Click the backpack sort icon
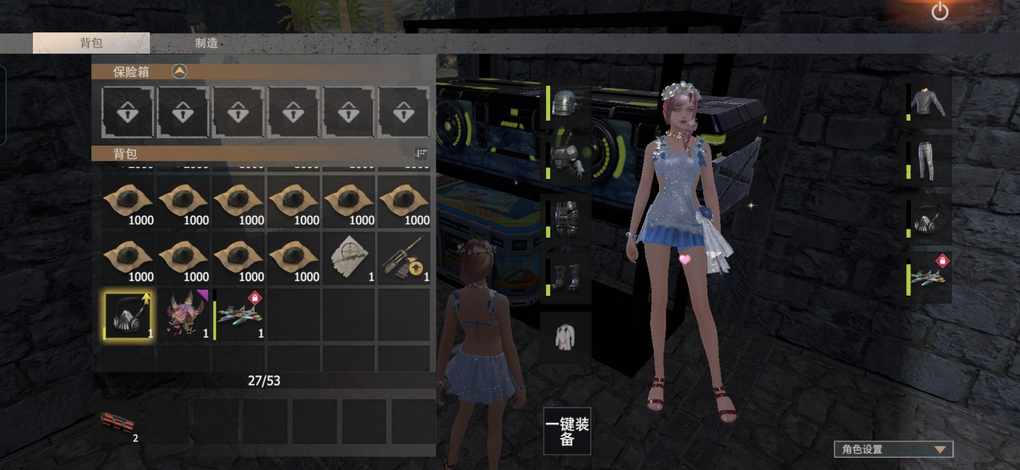Viewport: 1020px width, 470px height. point(421,153)
